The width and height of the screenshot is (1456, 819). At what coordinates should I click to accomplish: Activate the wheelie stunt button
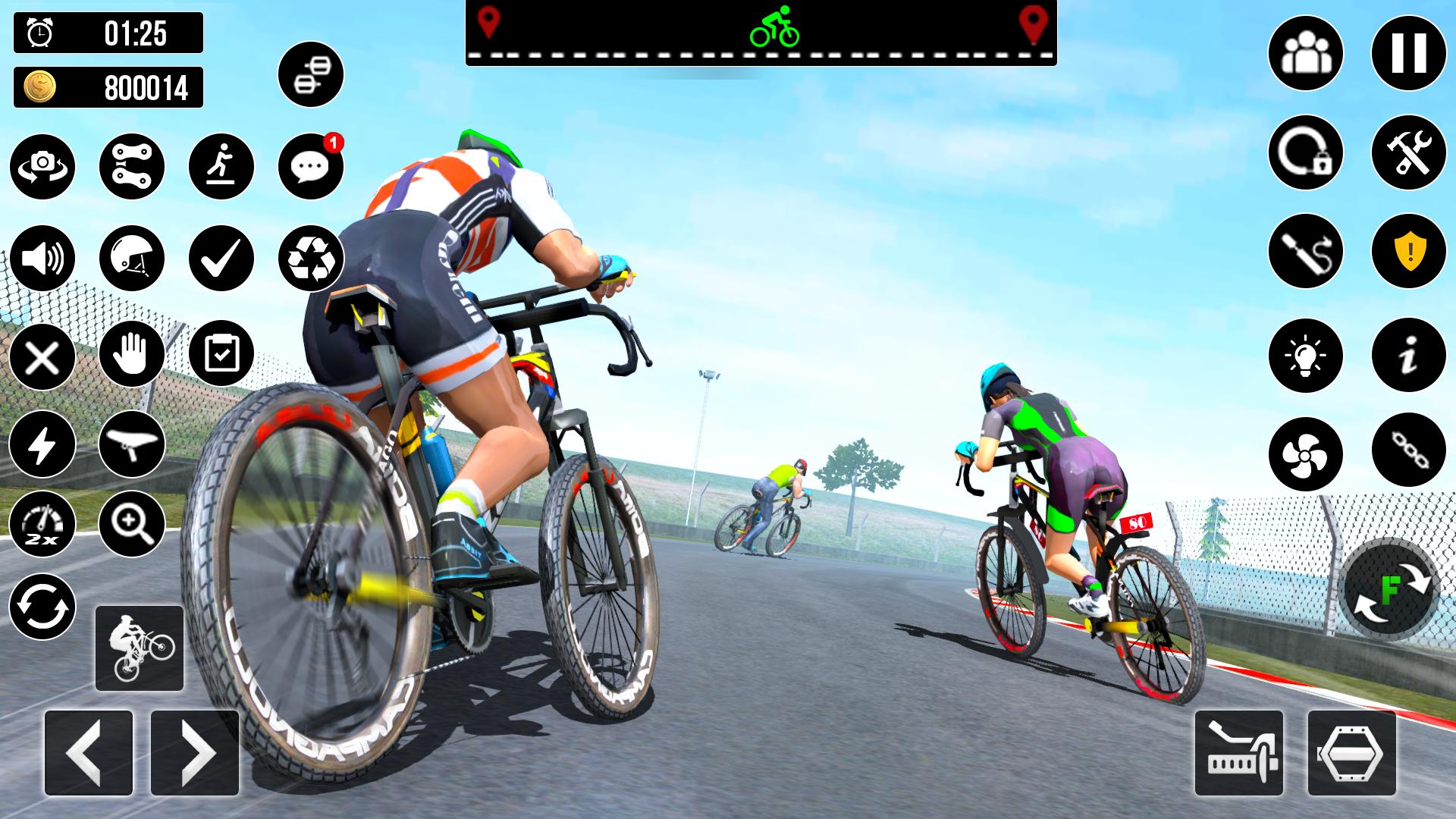[x=140, y=648]
